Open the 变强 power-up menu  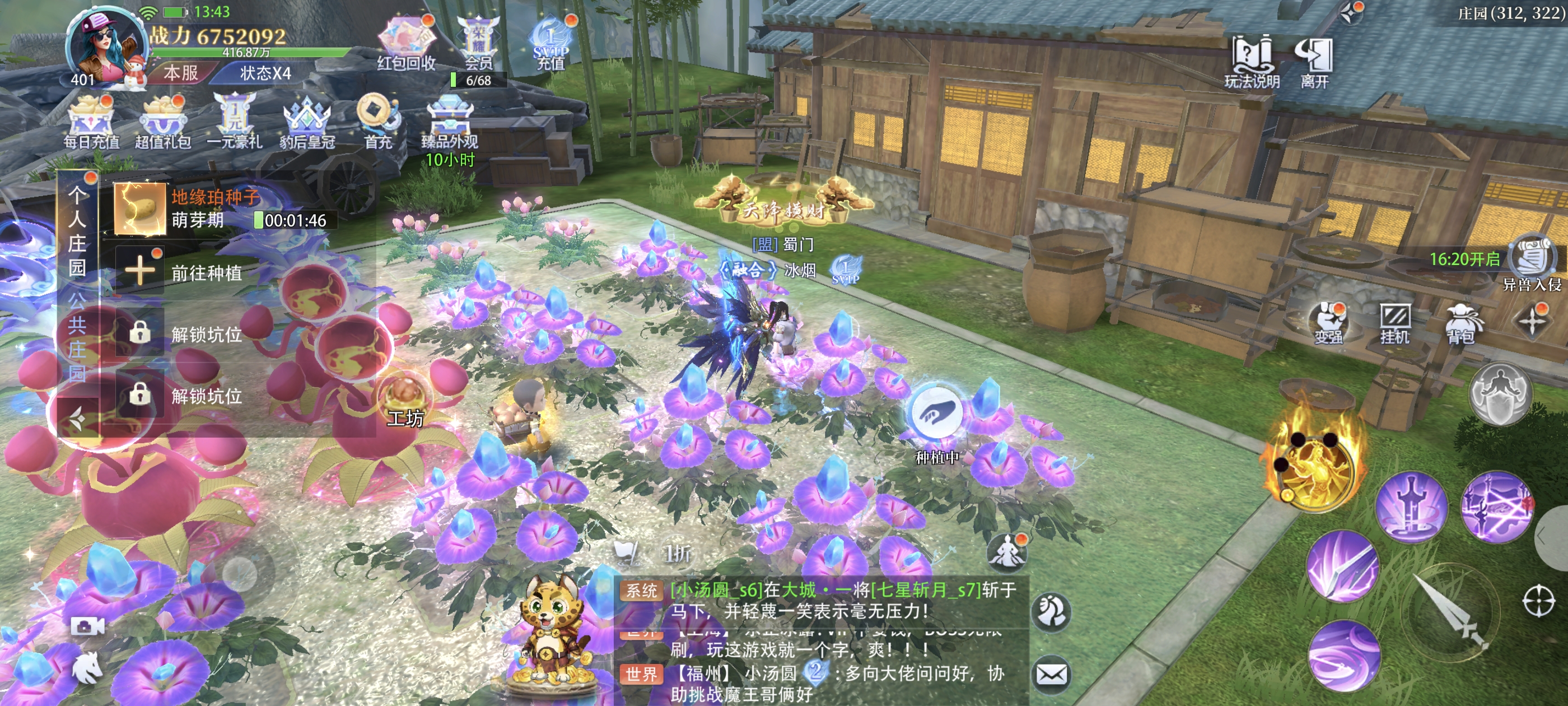click(x=1329, y=323)
